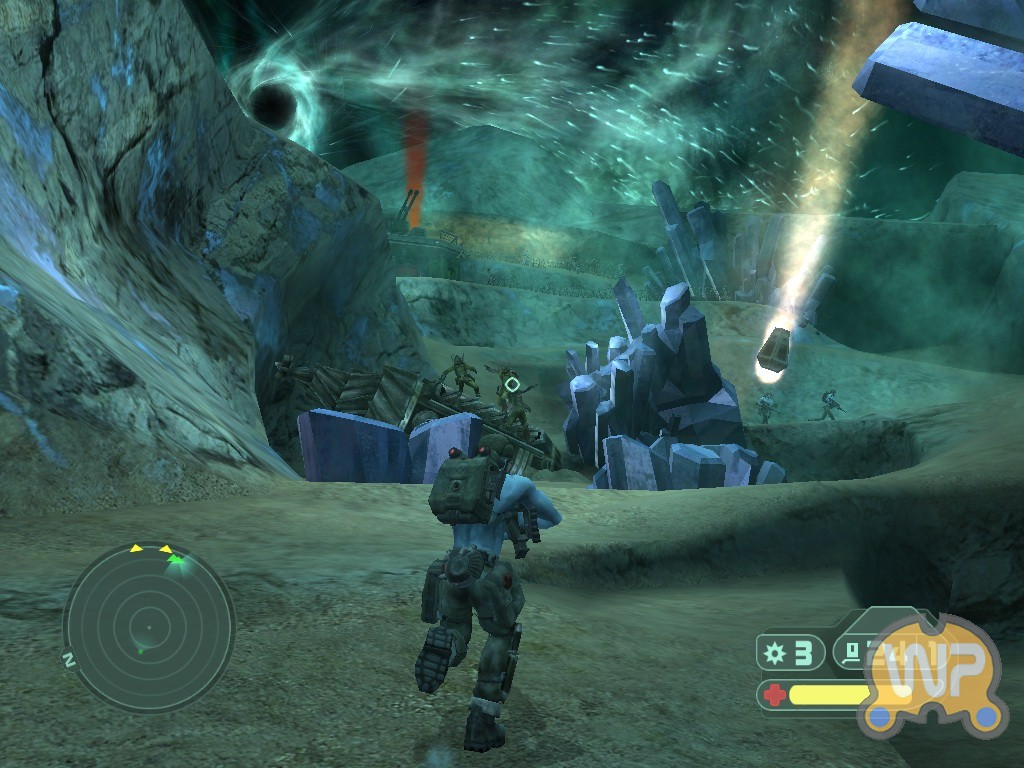Click the red health cross icon
Screen dimensions: 1024x768
point(775,694)
